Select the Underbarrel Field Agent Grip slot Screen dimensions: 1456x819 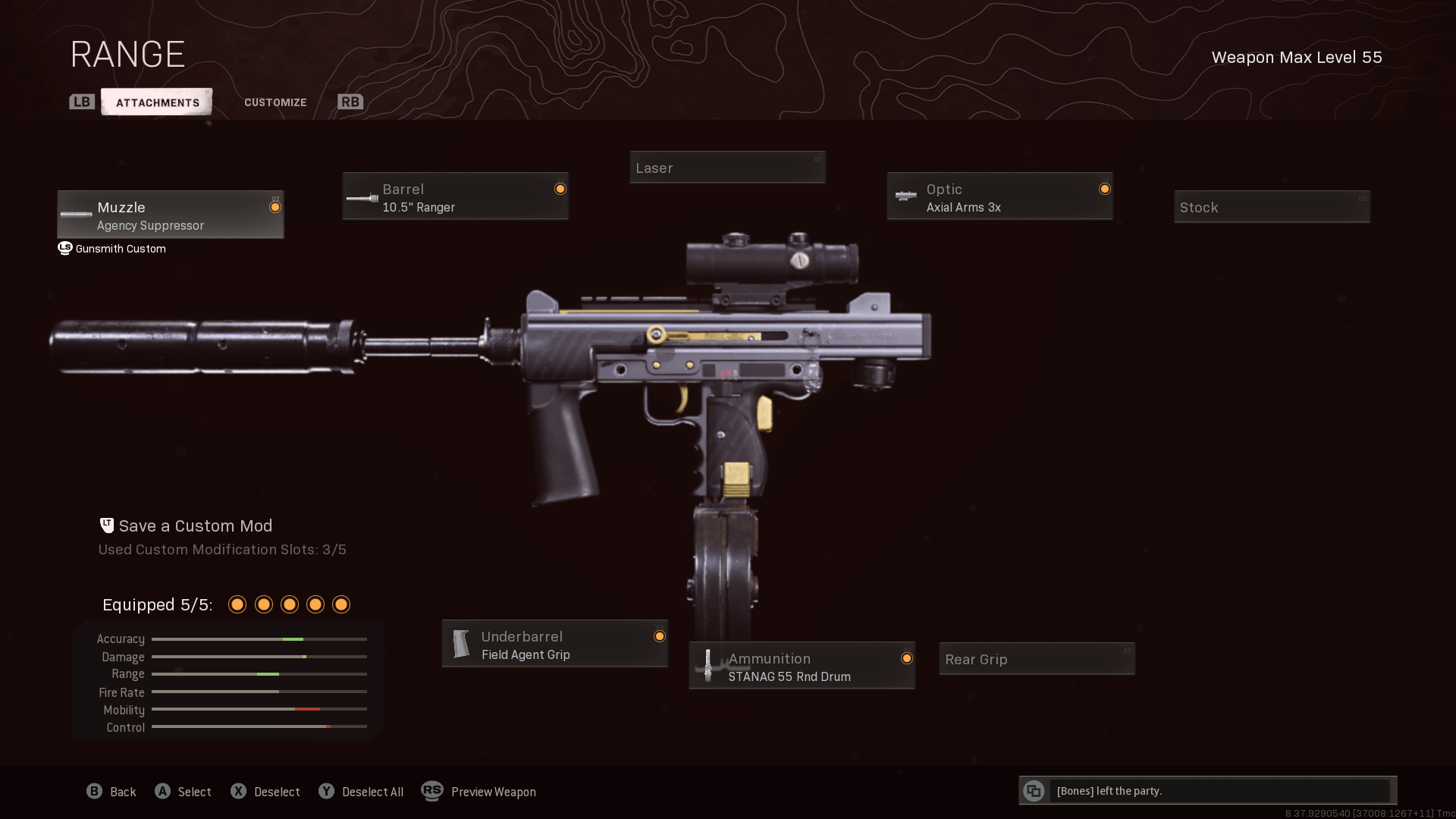554,644
